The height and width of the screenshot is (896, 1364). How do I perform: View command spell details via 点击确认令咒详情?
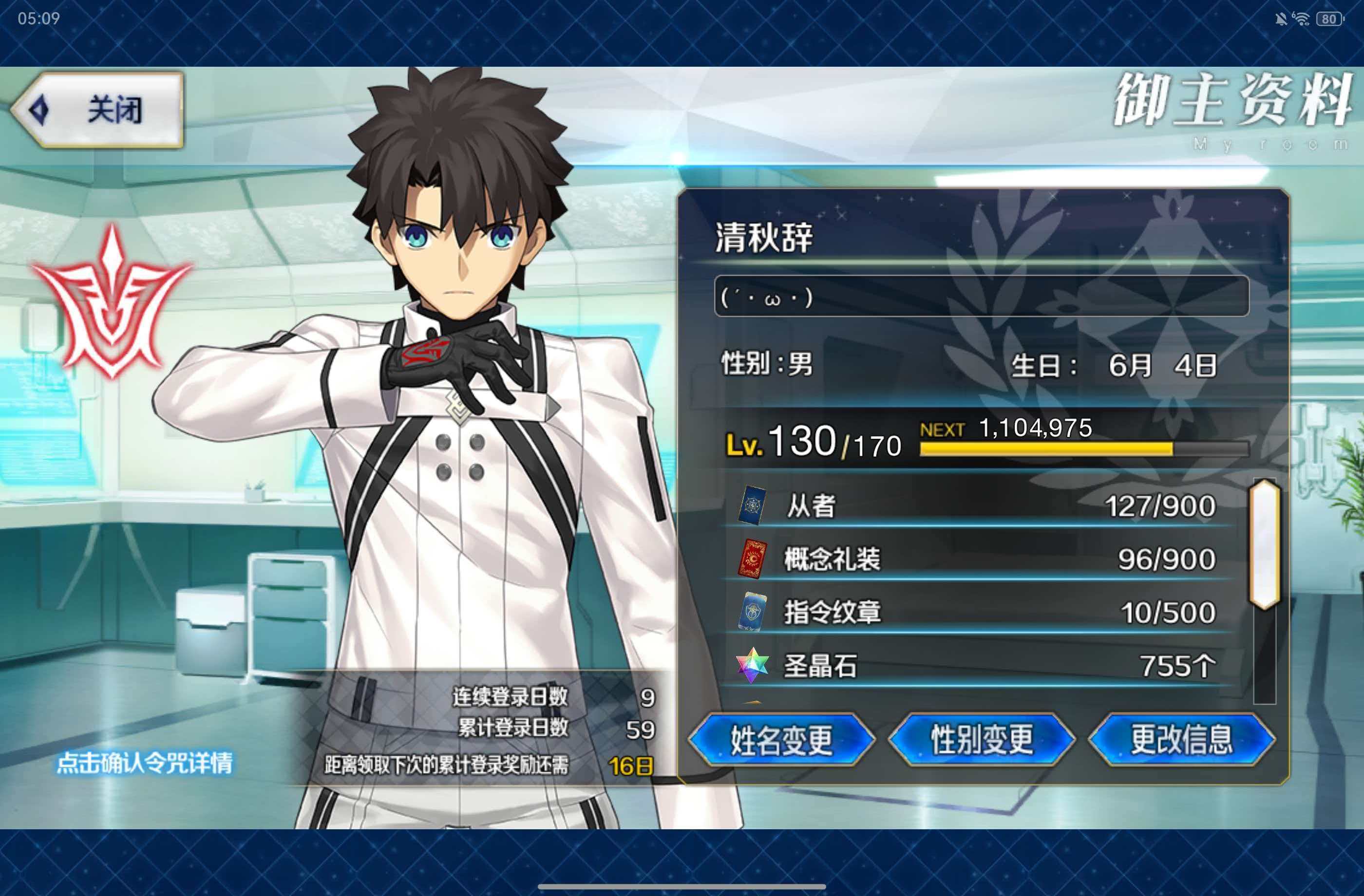[x=144, y=763]
